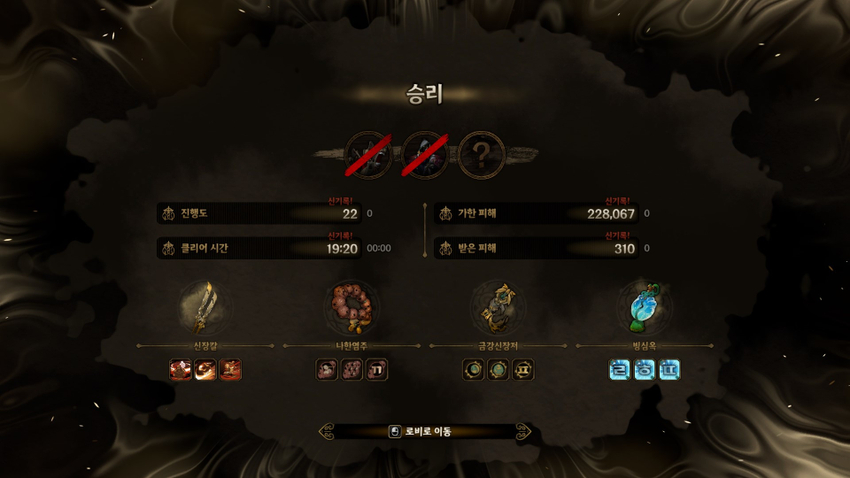Choose the gold ㅍ skill icon under 금강신장저
Screen dimensions: 850x478
[x=522, y=370]
